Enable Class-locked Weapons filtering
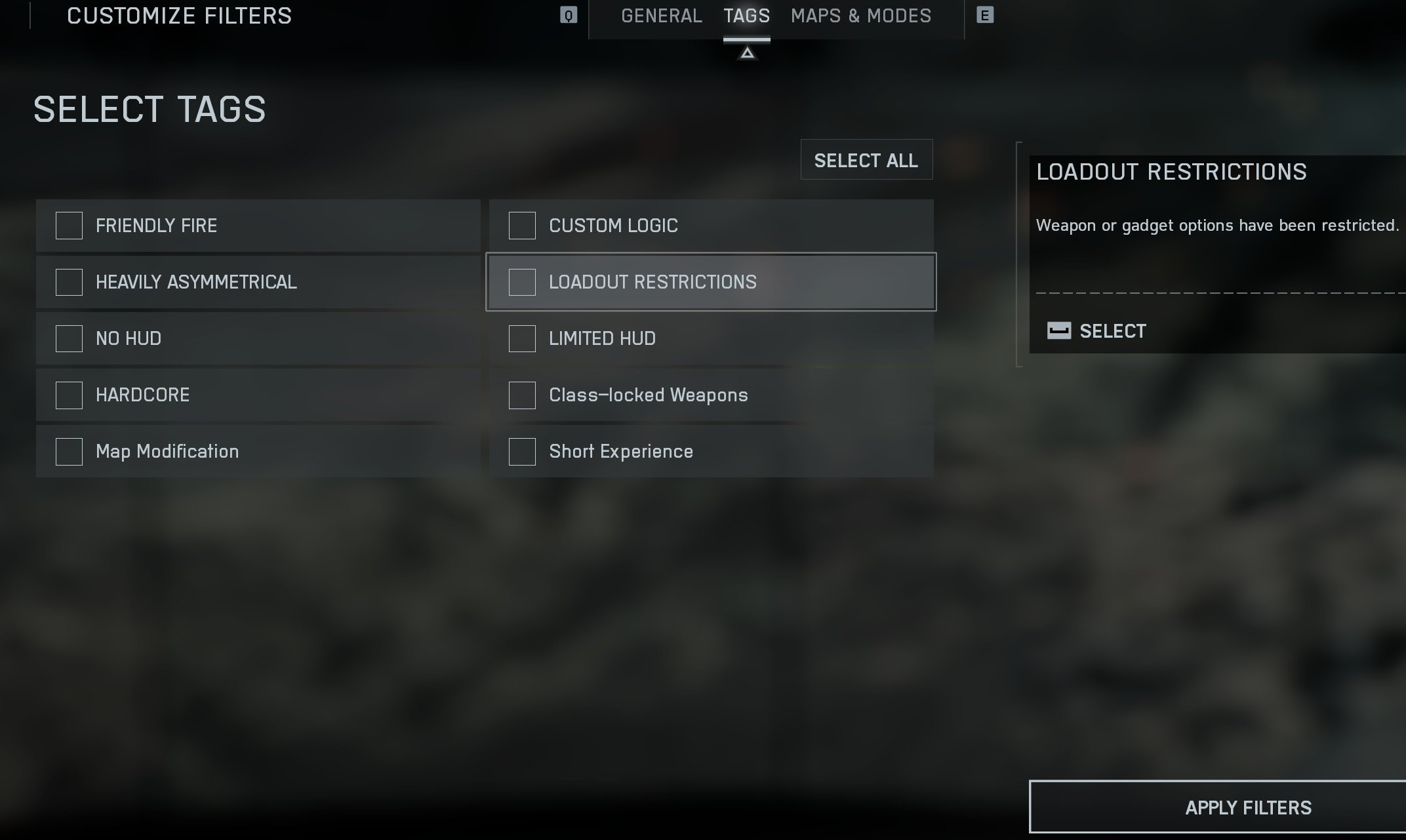 coord(521,395)
